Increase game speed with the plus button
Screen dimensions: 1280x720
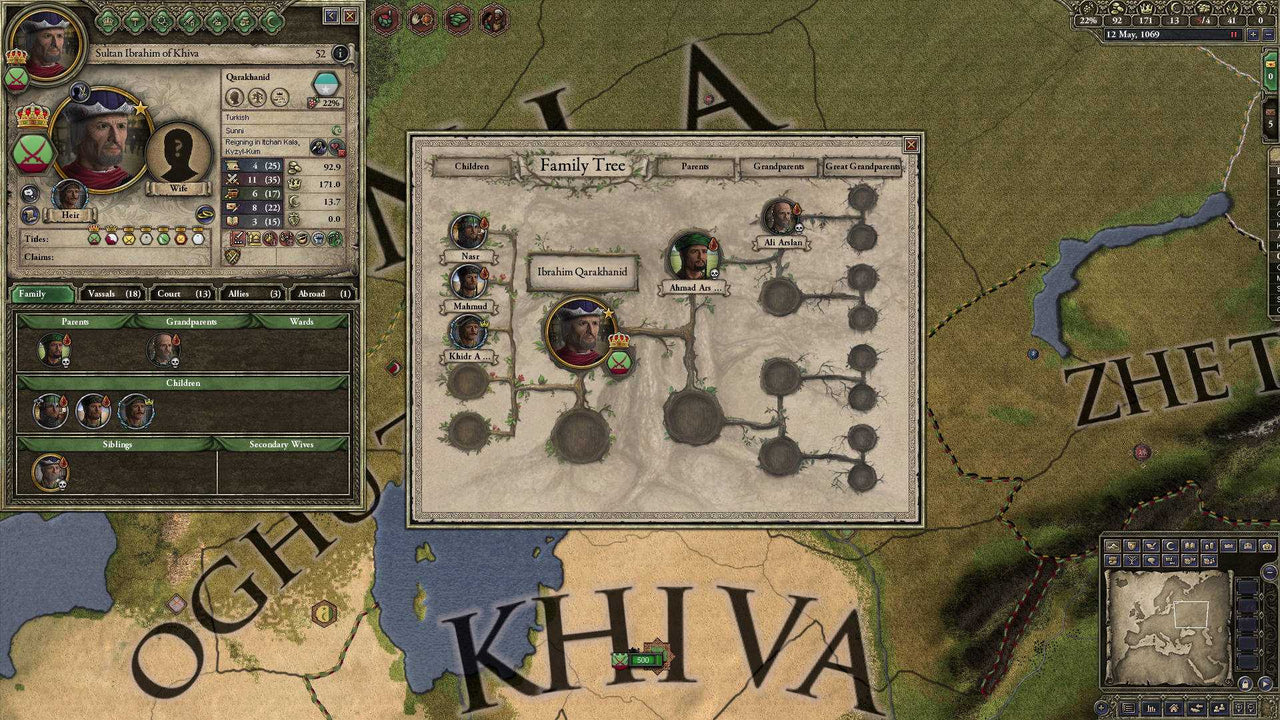tap(1252, 34)
